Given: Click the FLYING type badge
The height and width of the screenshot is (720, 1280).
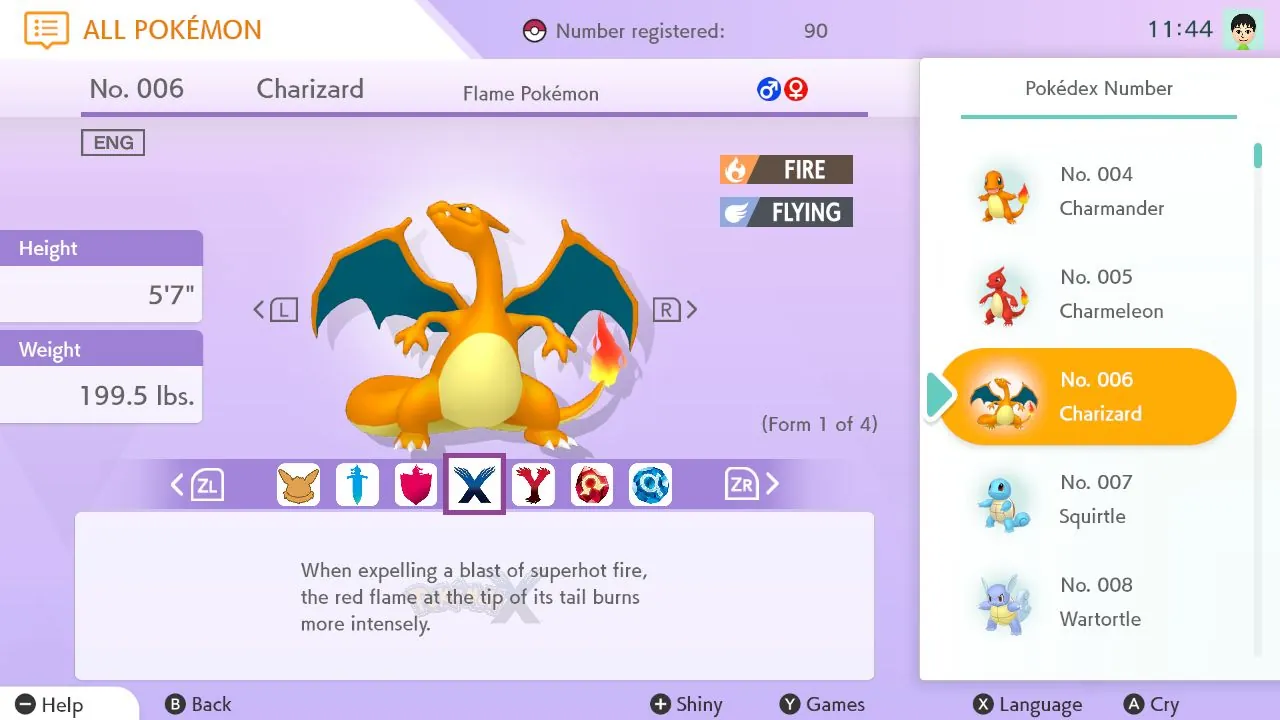Looking at the screenshot, I should tap(786, 211).
